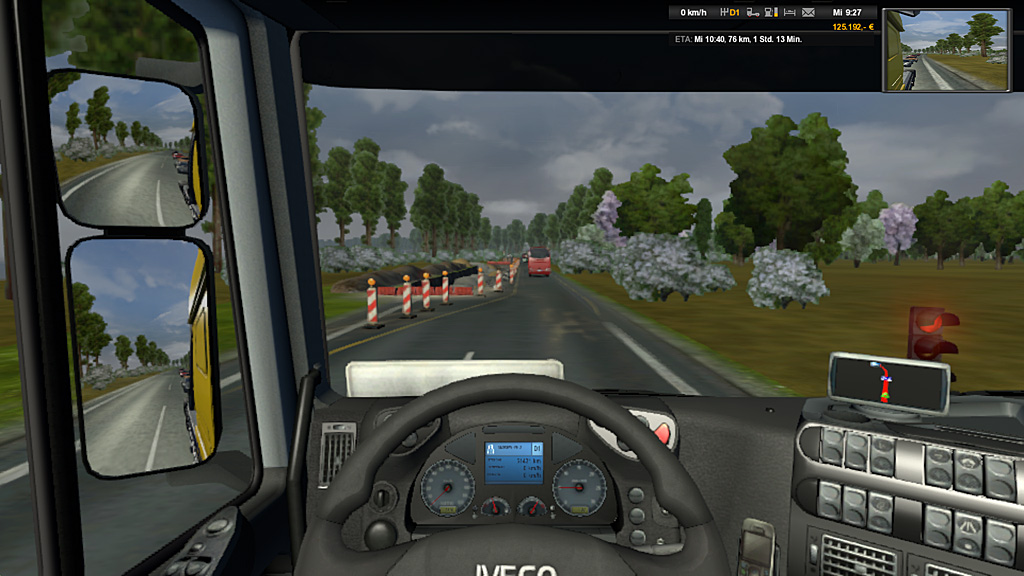This screenshot has width=1024, height=576.
Task: Select the bed rest indicator icon
Action: (x=789, y=13)
